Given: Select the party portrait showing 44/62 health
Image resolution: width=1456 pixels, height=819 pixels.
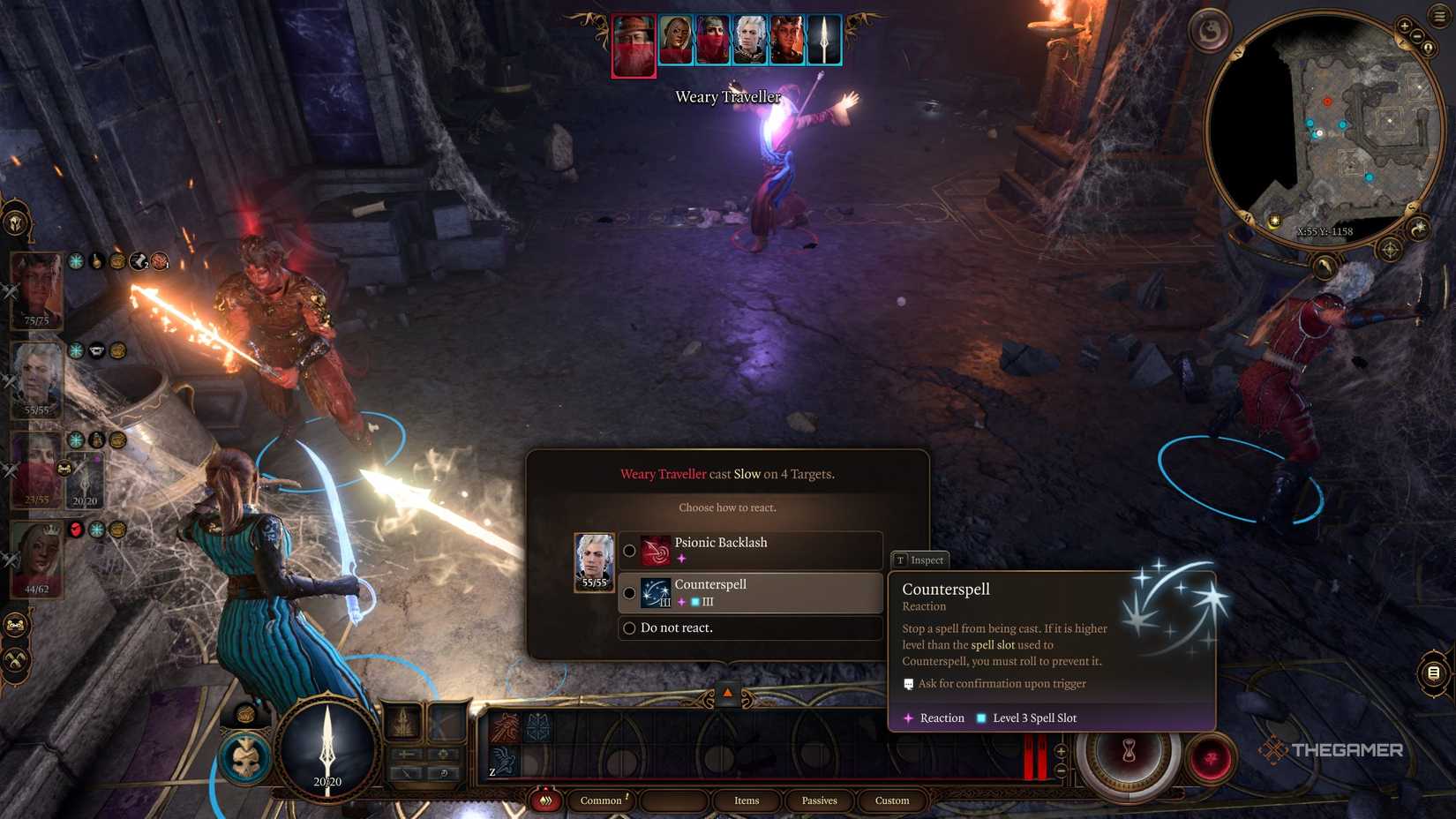Looking at the screenshot, I should (x=37, y=558).
